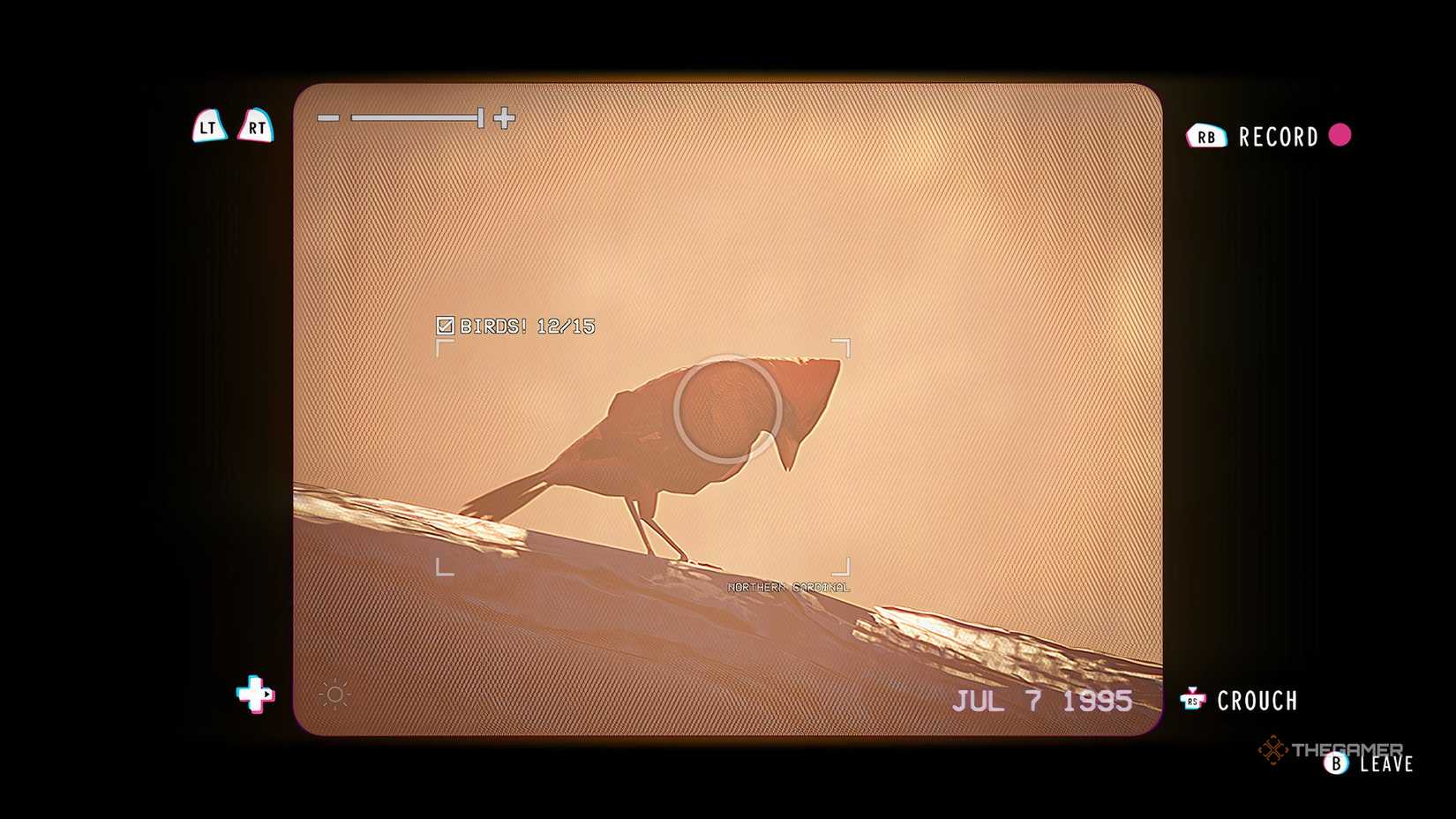Click the RECORD label
The height and width of the screenshot is (819, 1456).
tap(1277, 136)
